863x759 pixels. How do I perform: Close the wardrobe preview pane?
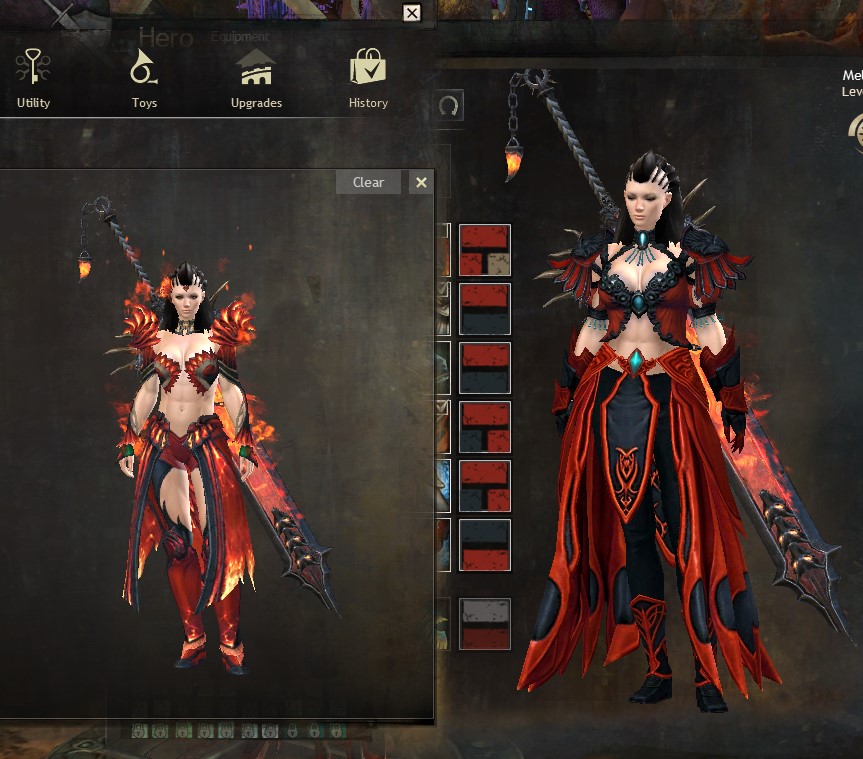(x=421, y=182)
